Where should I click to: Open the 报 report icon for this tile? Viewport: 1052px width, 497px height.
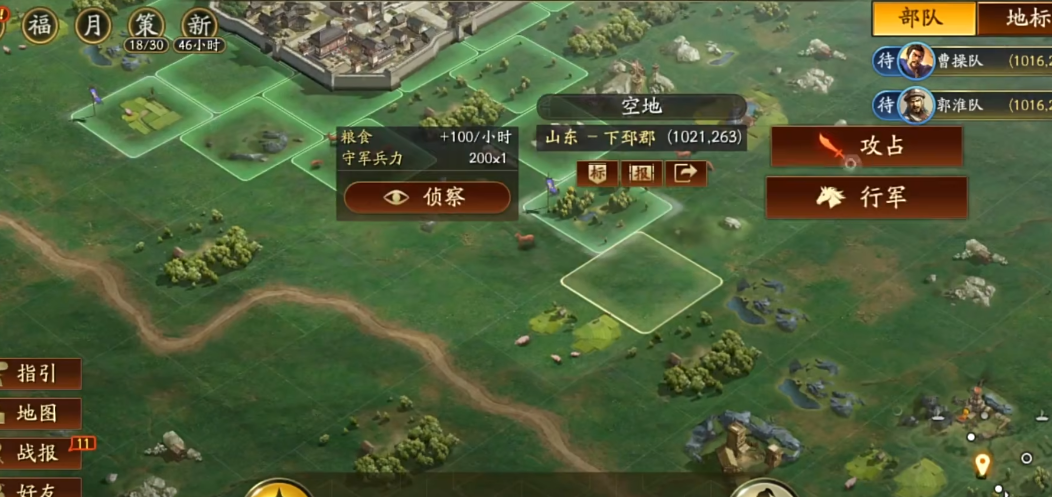[641, 173]
